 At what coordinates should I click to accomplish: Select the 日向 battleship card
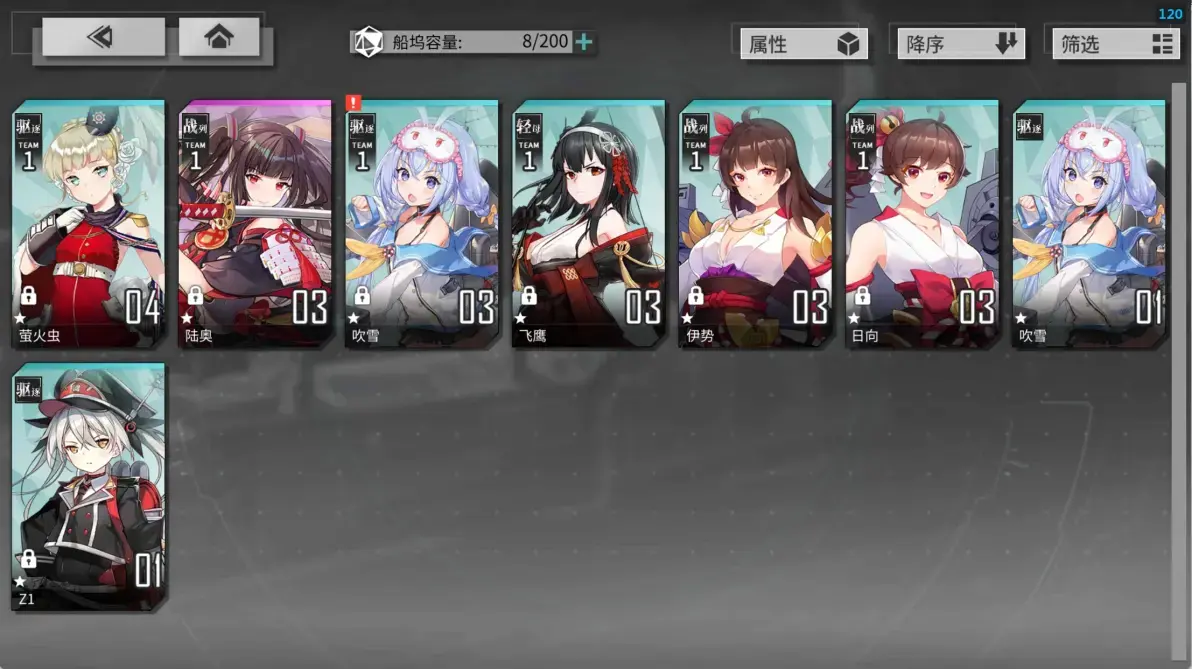[923, 223]
